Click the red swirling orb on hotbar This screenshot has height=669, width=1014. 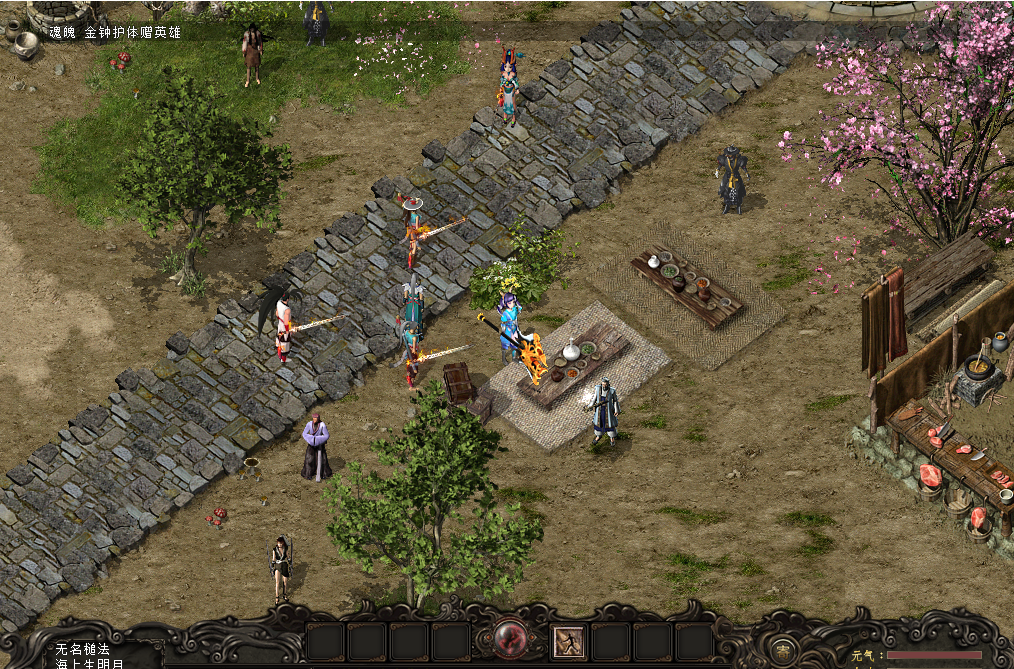tap(511, 640)
